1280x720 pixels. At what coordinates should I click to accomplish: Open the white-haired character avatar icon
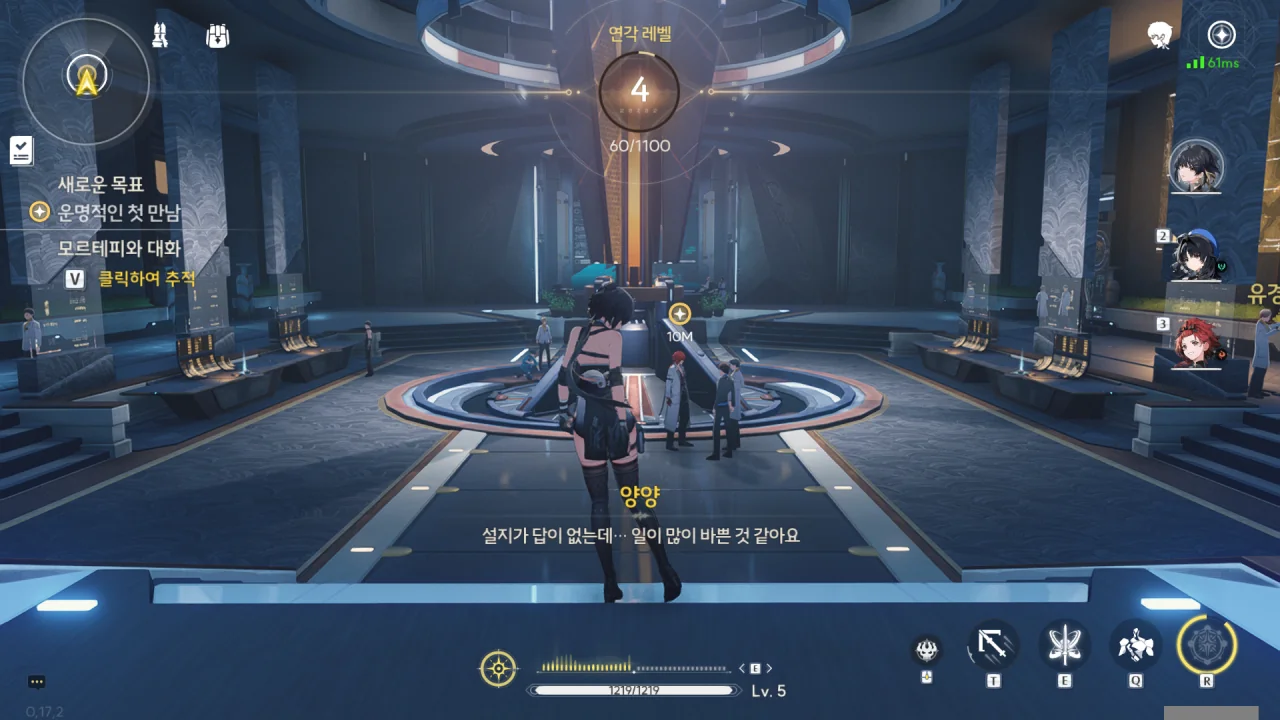point(1160,36)
